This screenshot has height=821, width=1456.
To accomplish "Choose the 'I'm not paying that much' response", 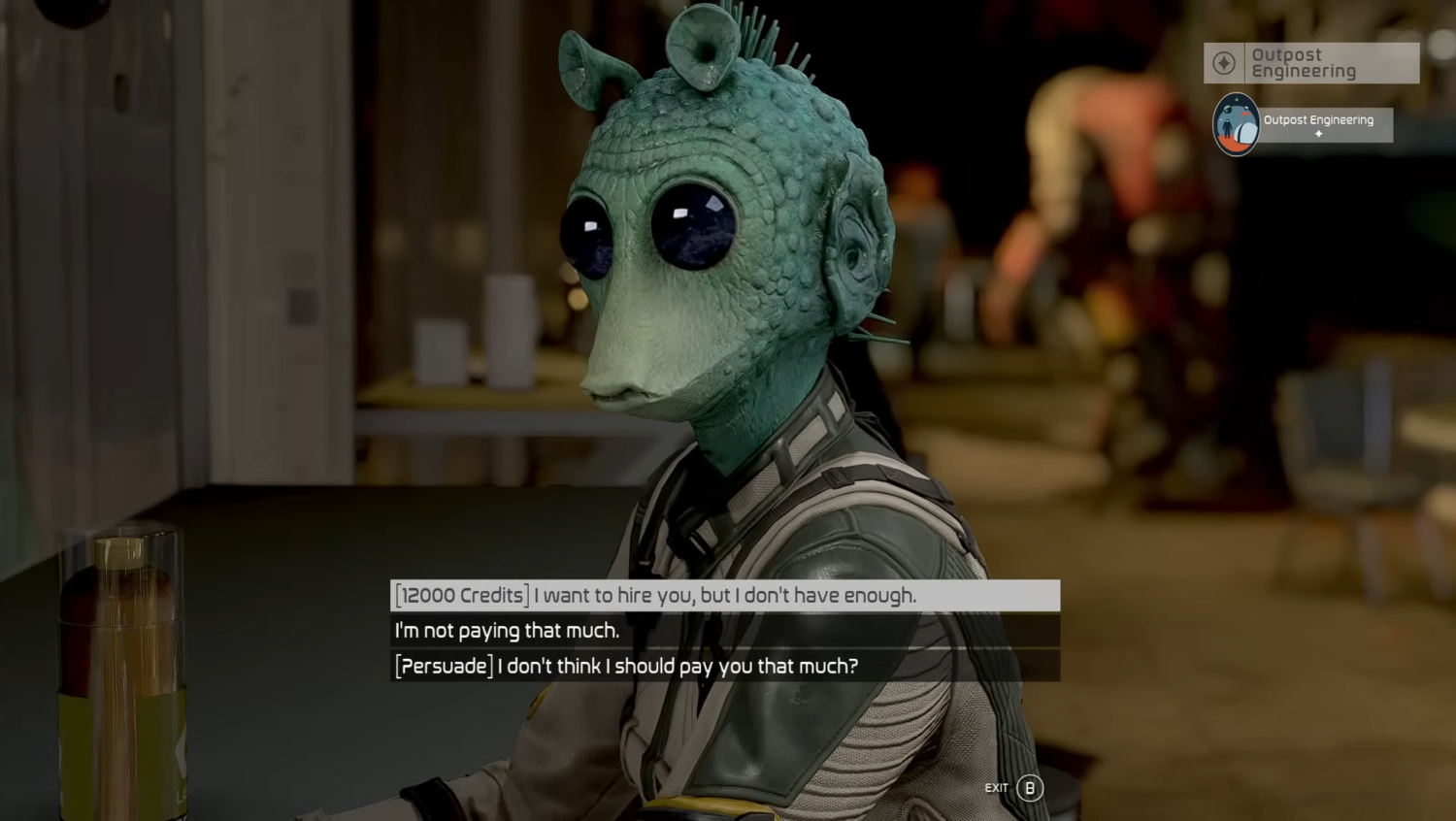I will click(x=510, y=631).
